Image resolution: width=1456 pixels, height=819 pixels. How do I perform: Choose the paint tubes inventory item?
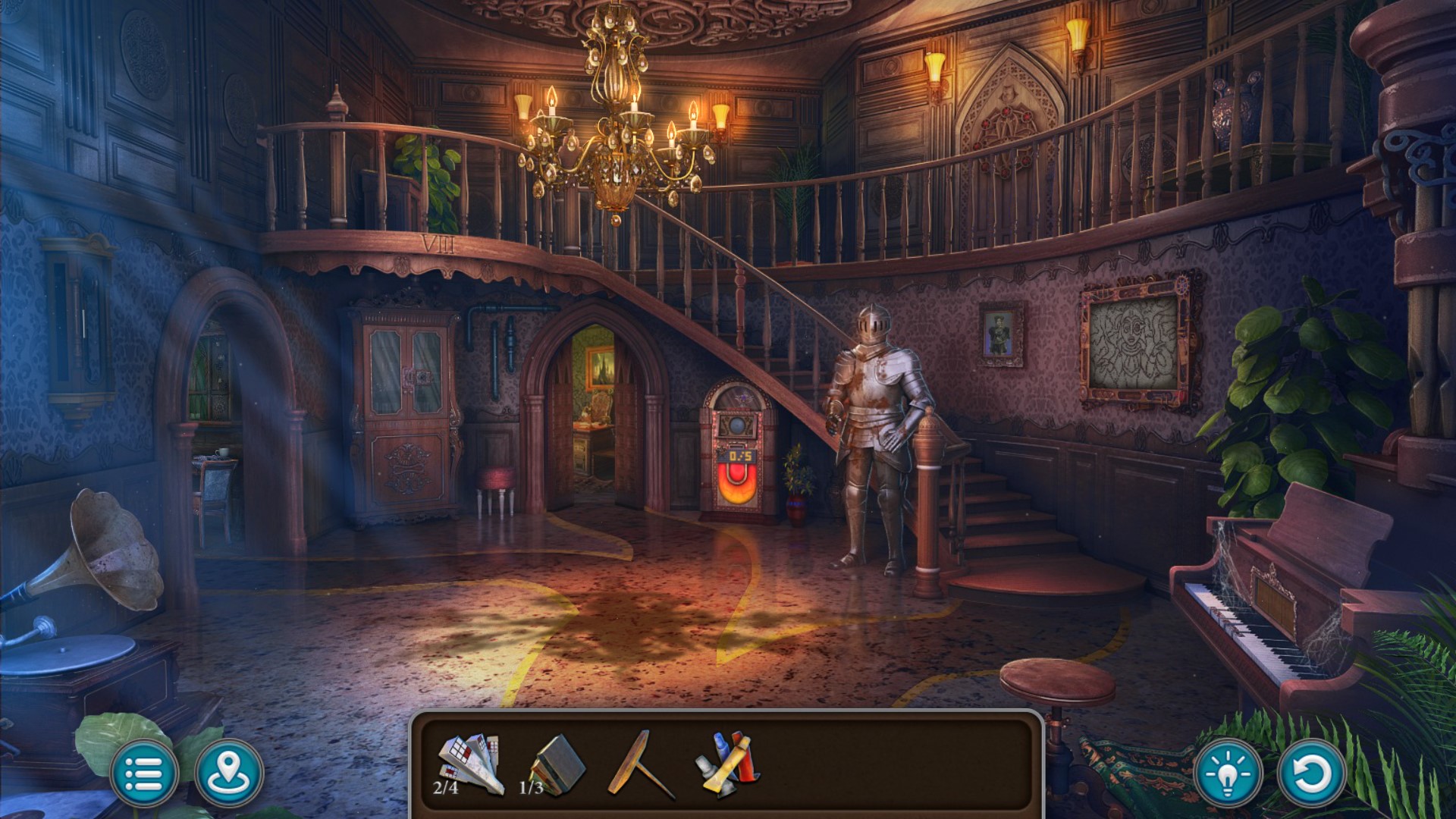pos(726,764)
